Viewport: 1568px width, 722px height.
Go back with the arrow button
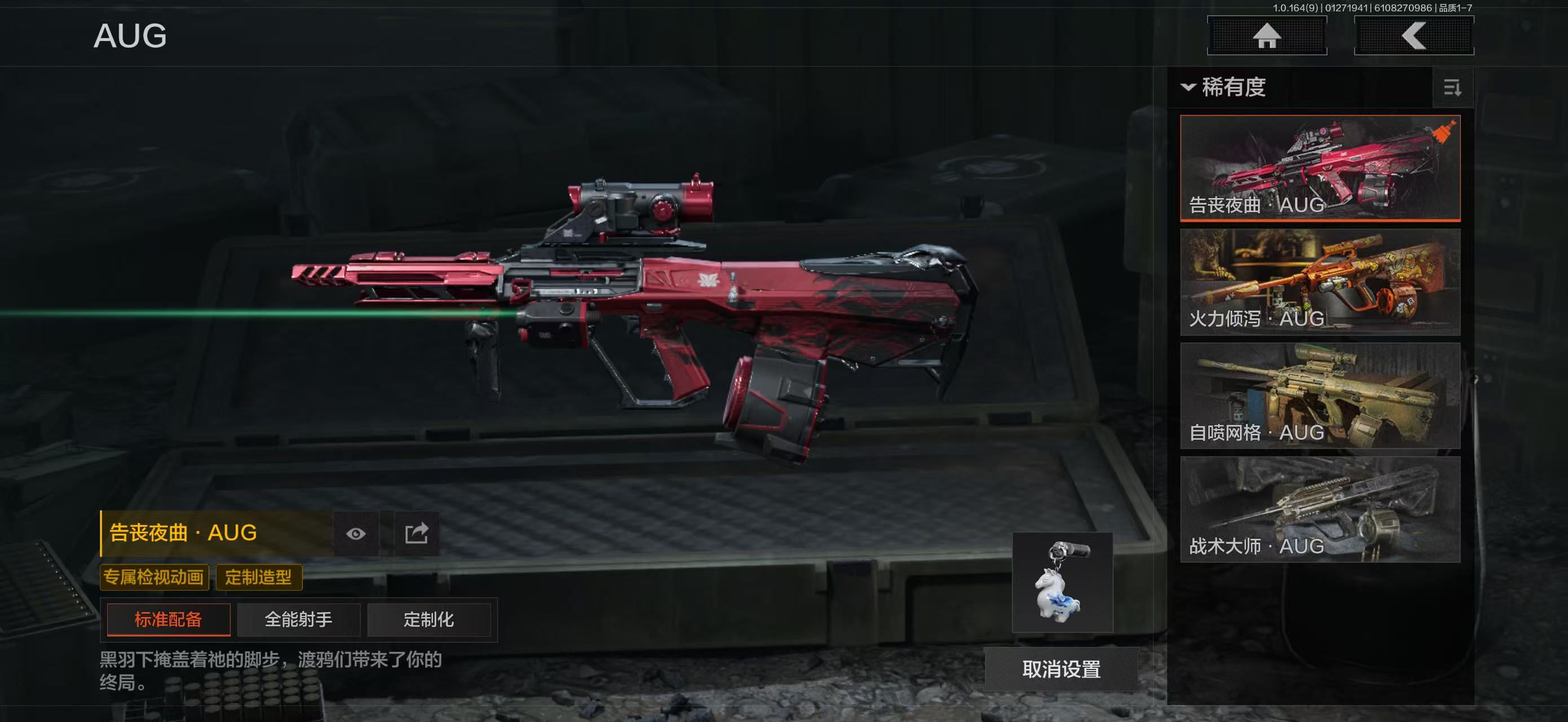click(1414, 36)
